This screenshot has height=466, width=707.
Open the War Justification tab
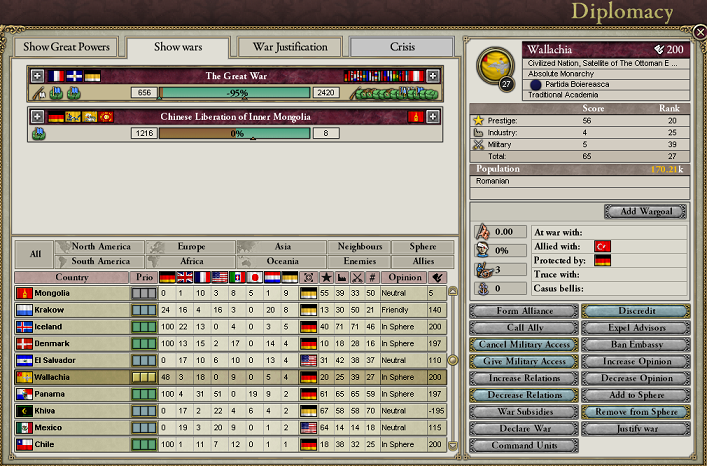click(x=290, y=47)
